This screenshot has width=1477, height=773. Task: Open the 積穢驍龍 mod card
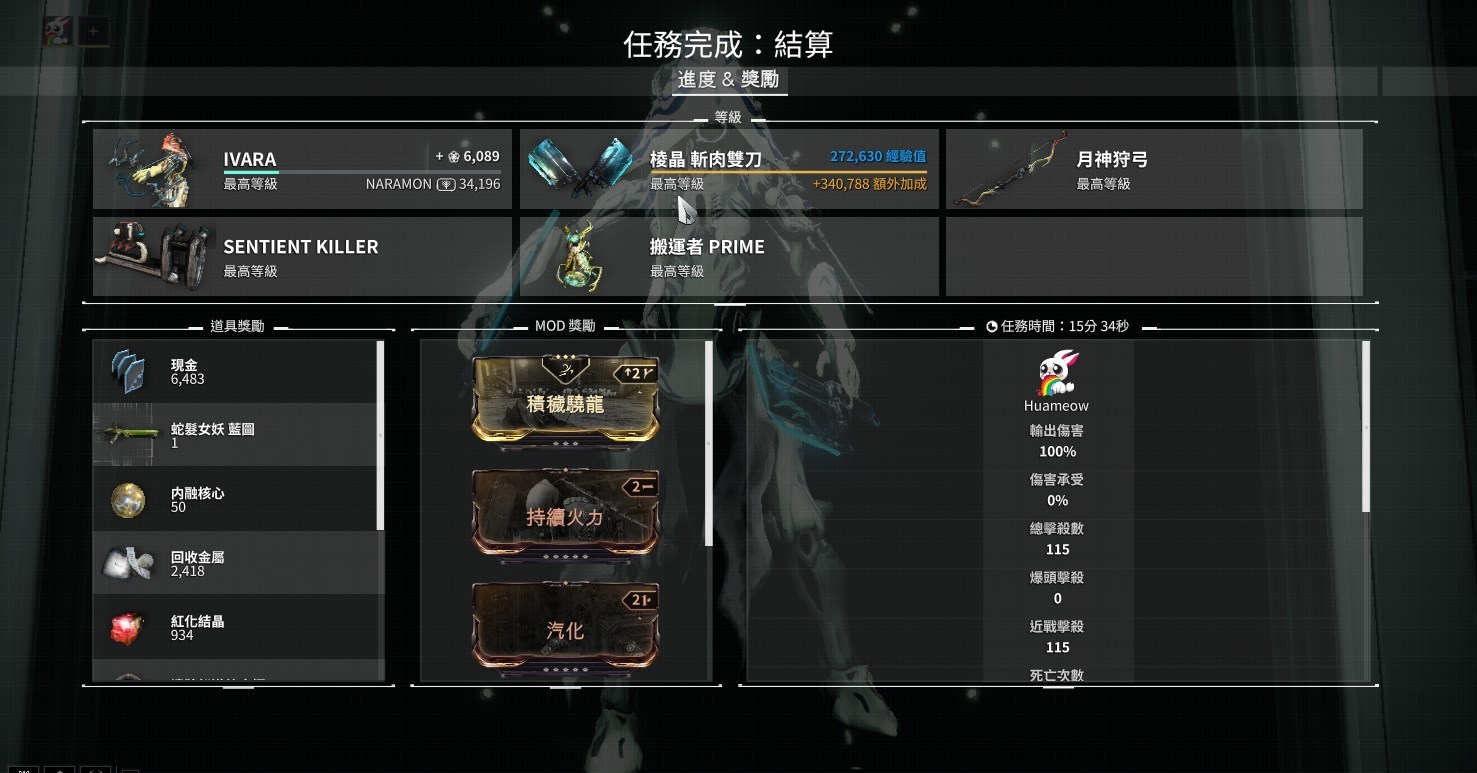click(x=565, y=400)
